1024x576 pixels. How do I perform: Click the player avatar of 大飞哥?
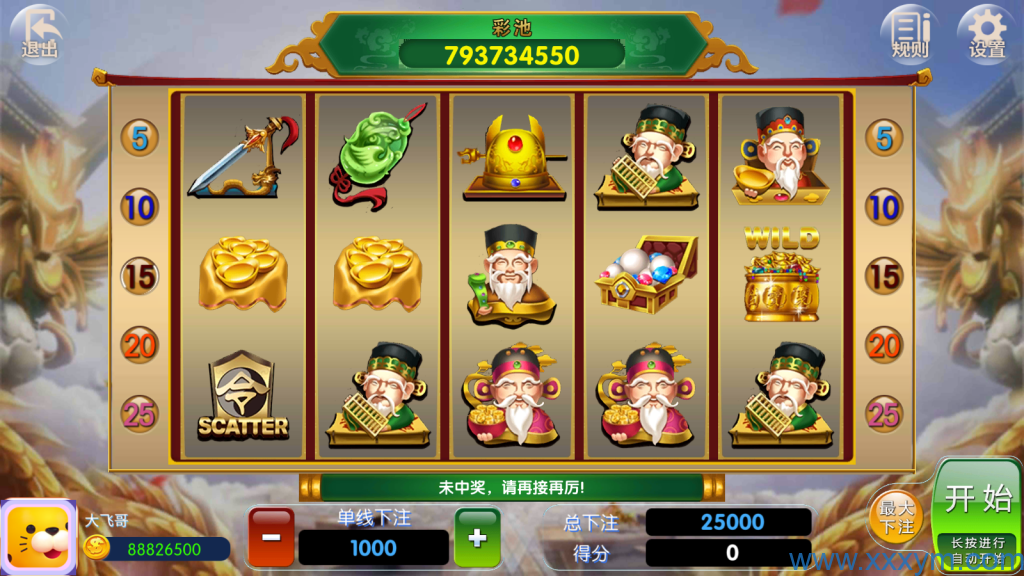pyautogui.click(x=38, y=537)
